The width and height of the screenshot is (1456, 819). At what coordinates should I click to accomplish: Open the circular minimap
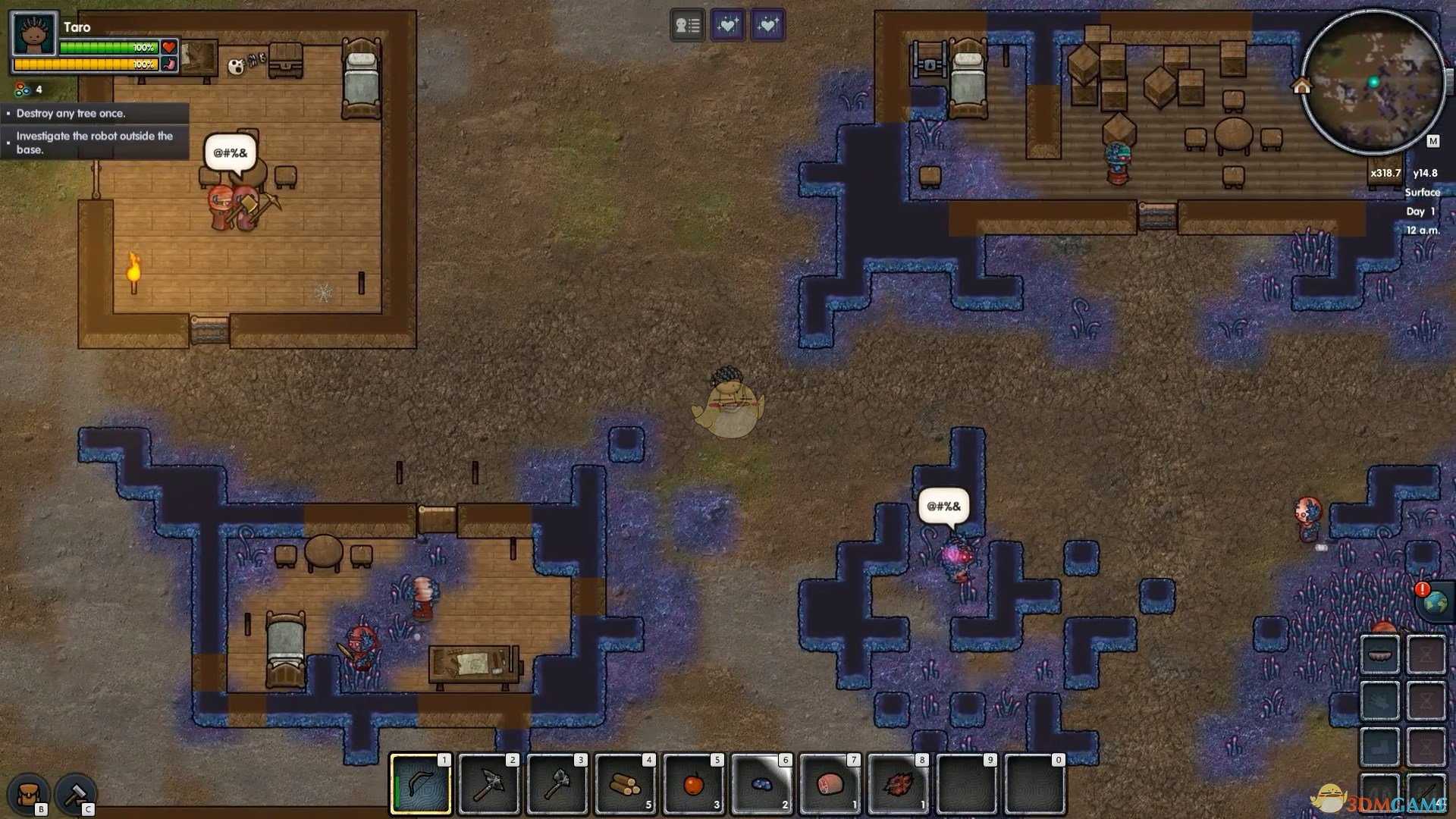(1373, 82)
